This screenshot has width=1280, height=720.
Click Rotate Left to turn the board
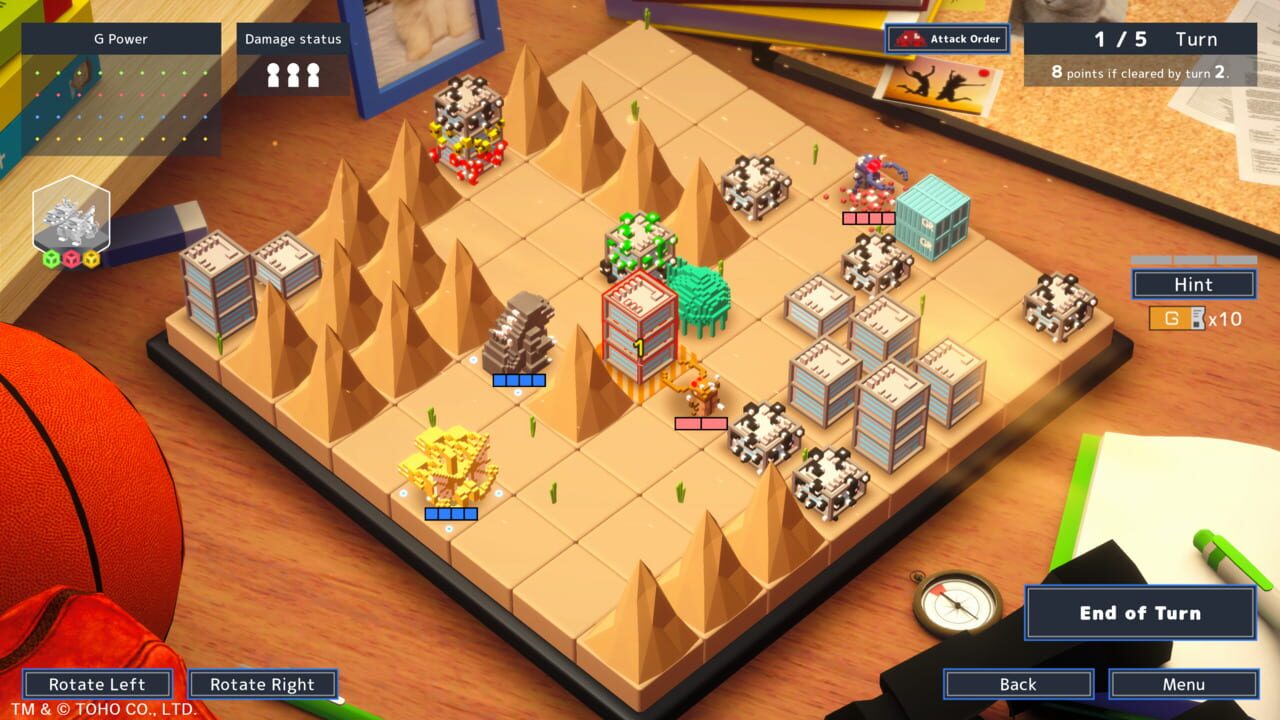tap(98, 684)
